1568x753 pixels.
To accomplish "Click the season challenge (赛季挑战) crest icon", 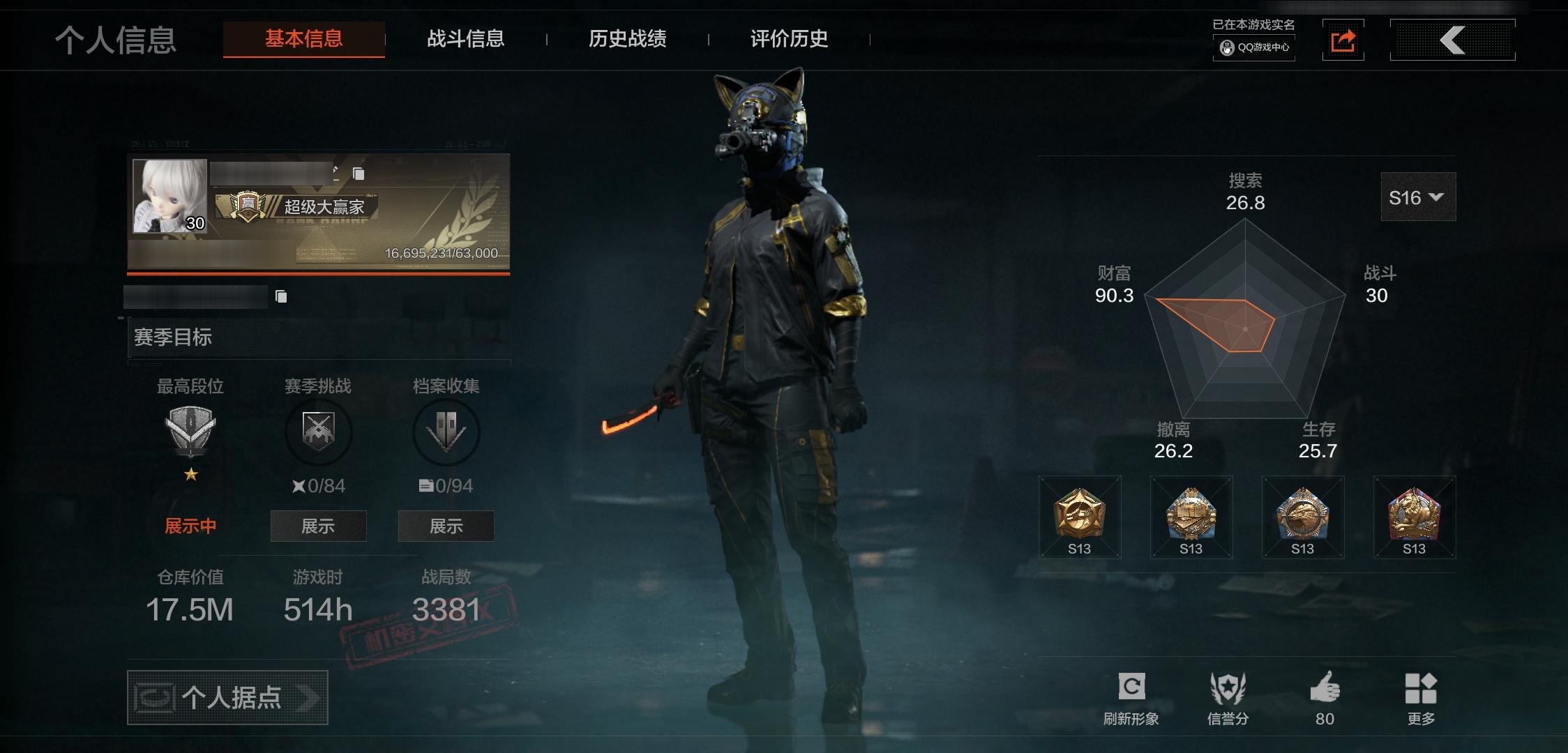I will click(318, 432).
